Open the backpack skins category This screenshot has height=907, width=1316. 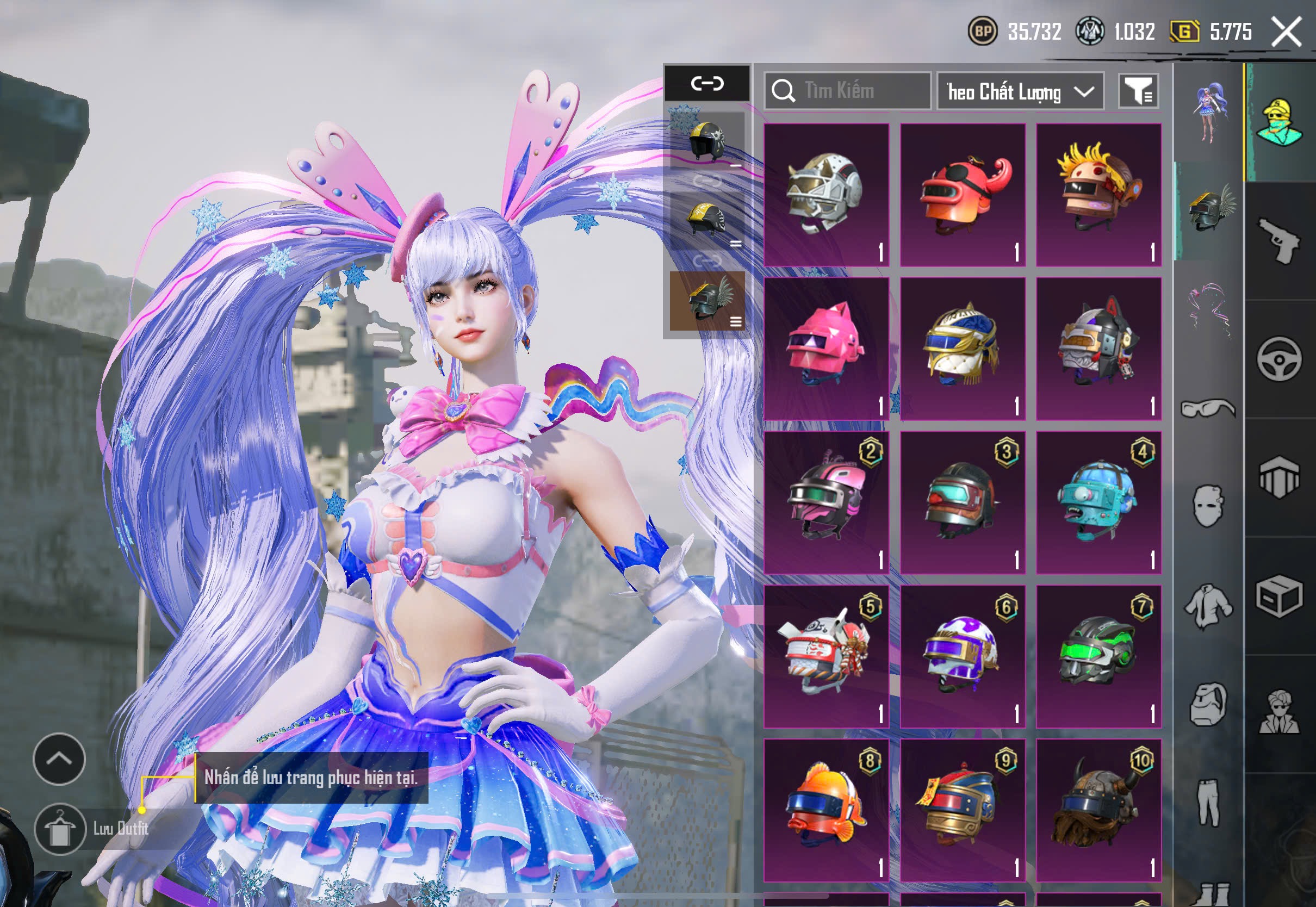(x=1208, y=705)
